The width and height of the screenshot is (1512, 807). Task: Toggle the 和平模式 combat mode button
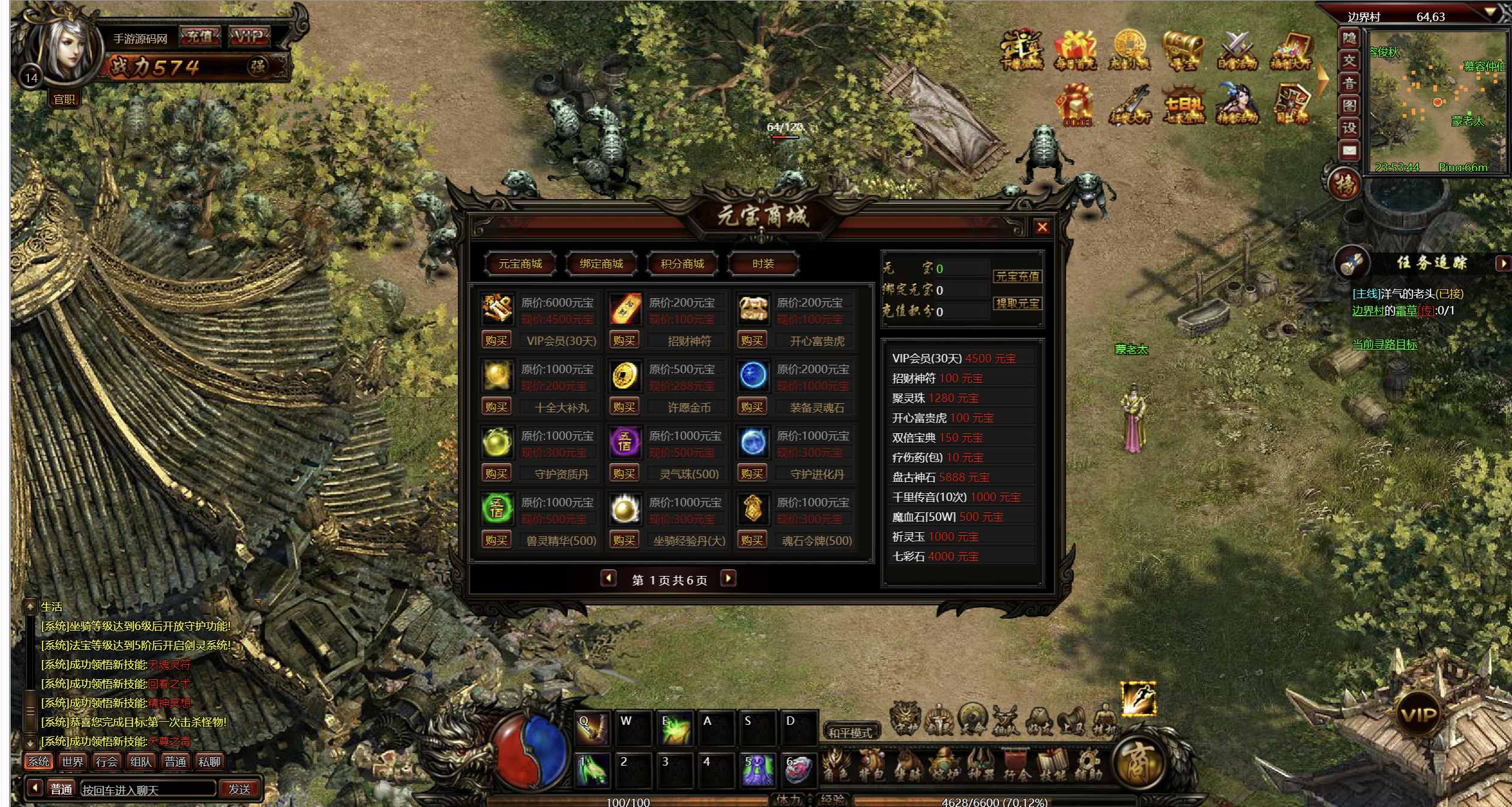pos(850,733)
